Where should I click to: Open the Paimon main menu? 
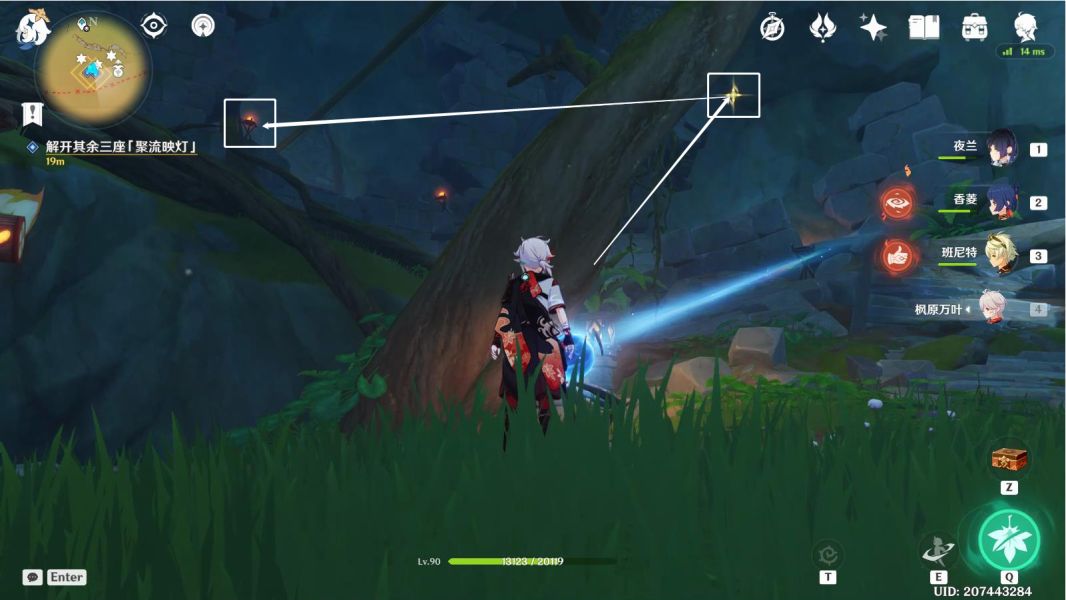point(32,27)
